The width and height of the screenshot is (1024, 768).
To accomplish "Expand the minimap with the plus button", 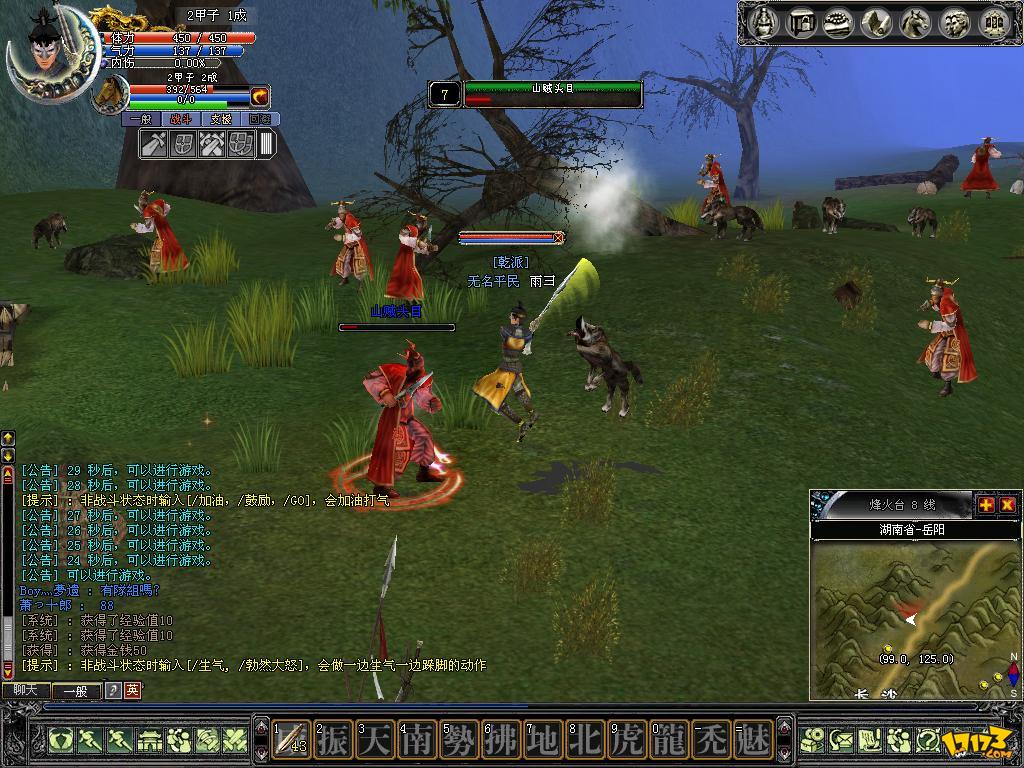I will 985,505.
